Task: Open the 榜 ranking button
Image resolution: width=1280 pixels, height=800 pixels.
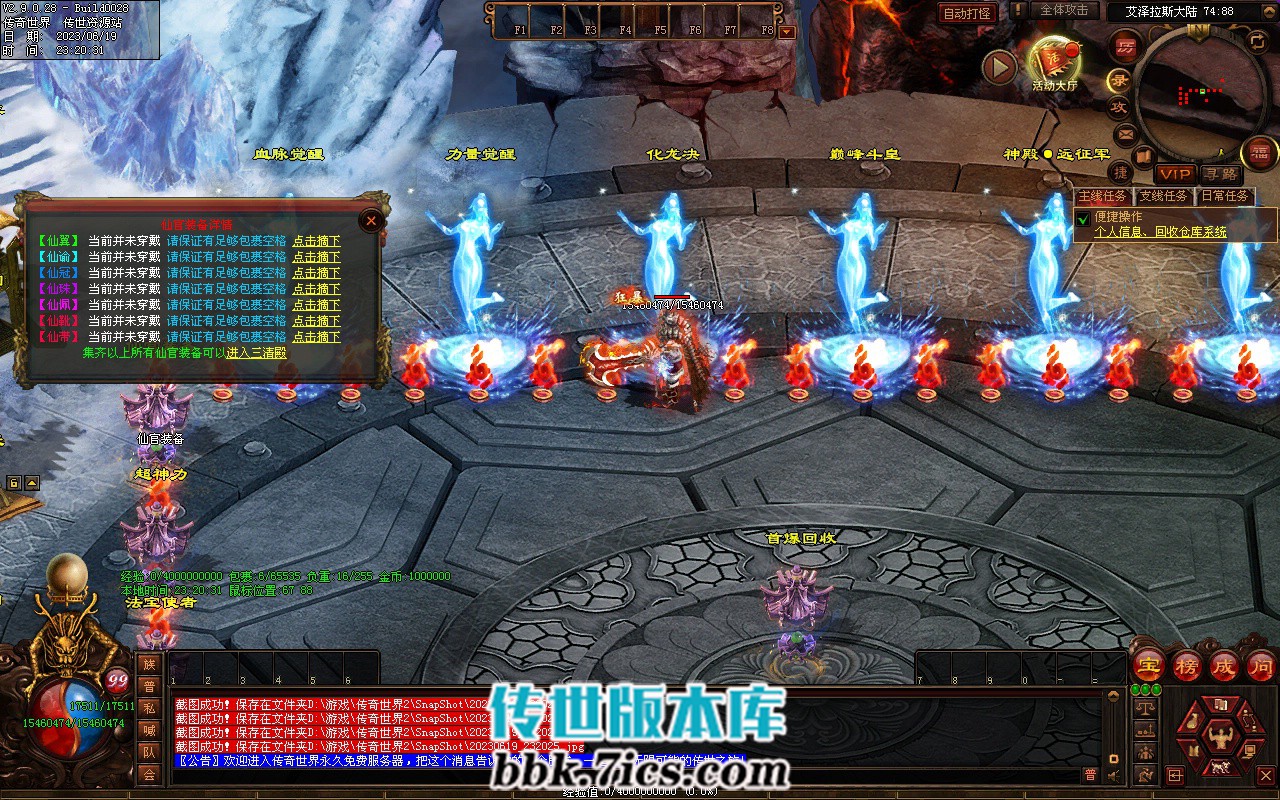Action: [x=1187, y=666]
